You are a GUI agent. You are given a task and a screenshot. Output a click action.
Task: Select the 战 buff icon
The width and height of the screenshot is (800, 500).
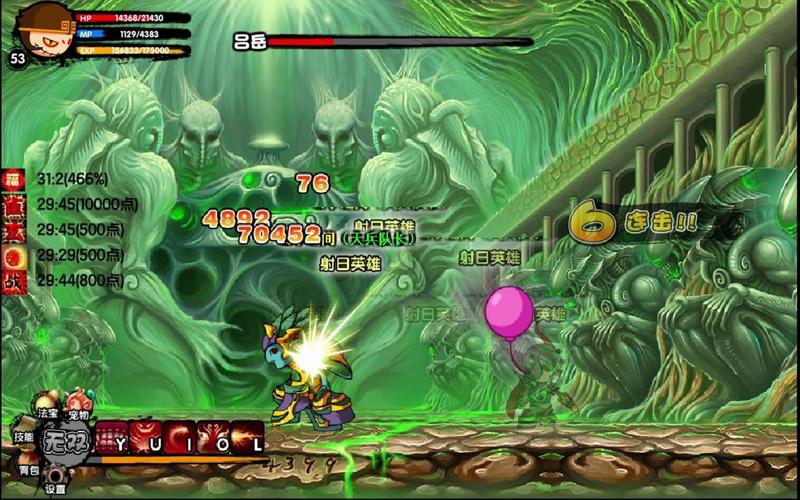(12, 281)
